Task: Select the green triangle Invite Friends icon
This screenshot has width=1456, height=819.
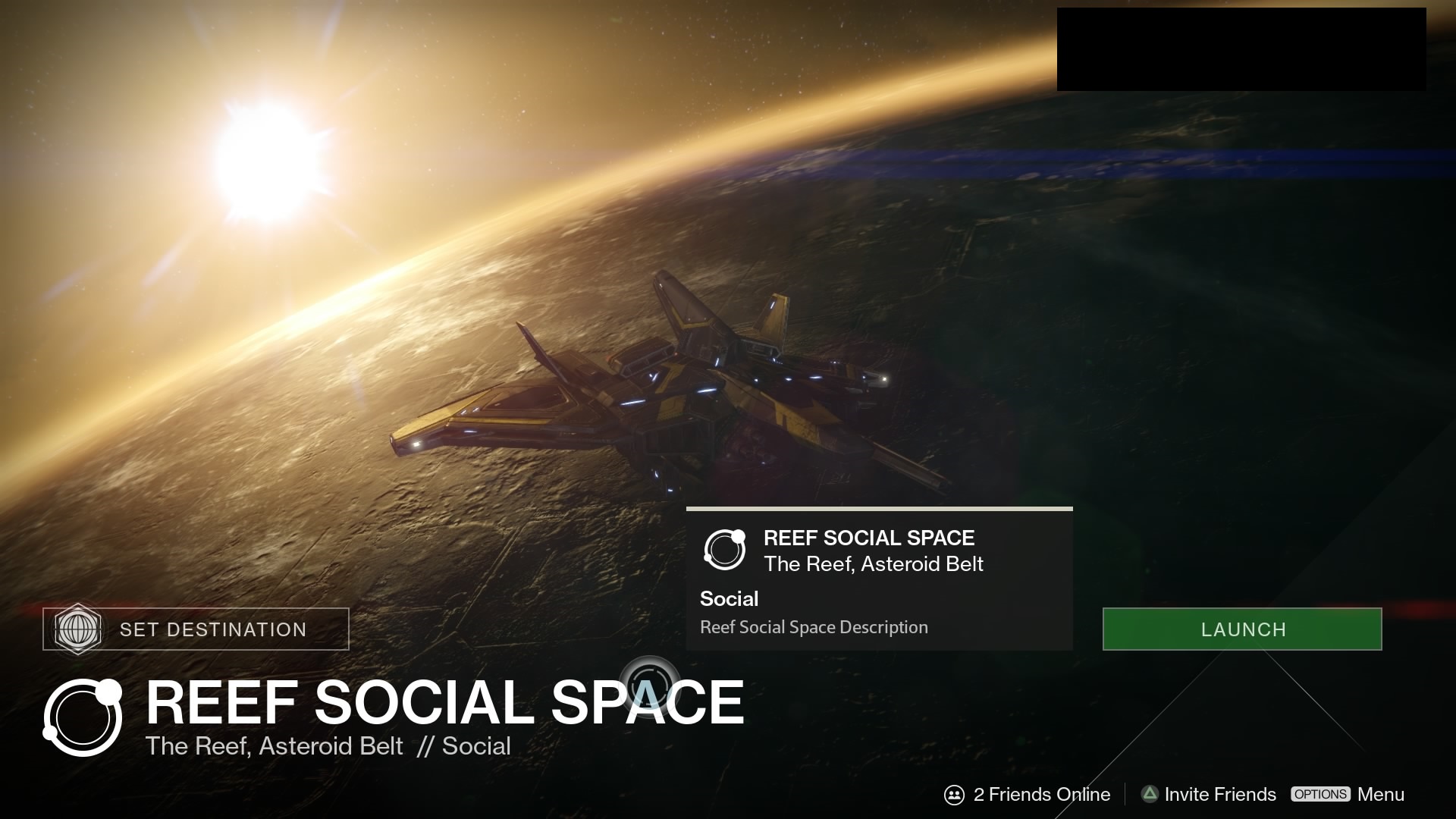Action: 1149,794
